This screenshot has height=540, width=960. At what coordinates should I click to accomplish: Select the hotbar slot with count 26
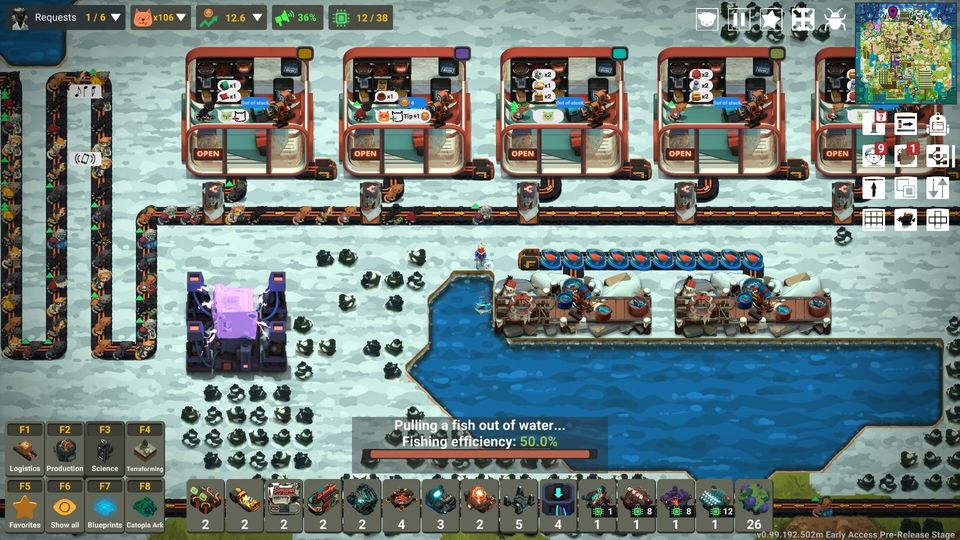pos(754,503)
